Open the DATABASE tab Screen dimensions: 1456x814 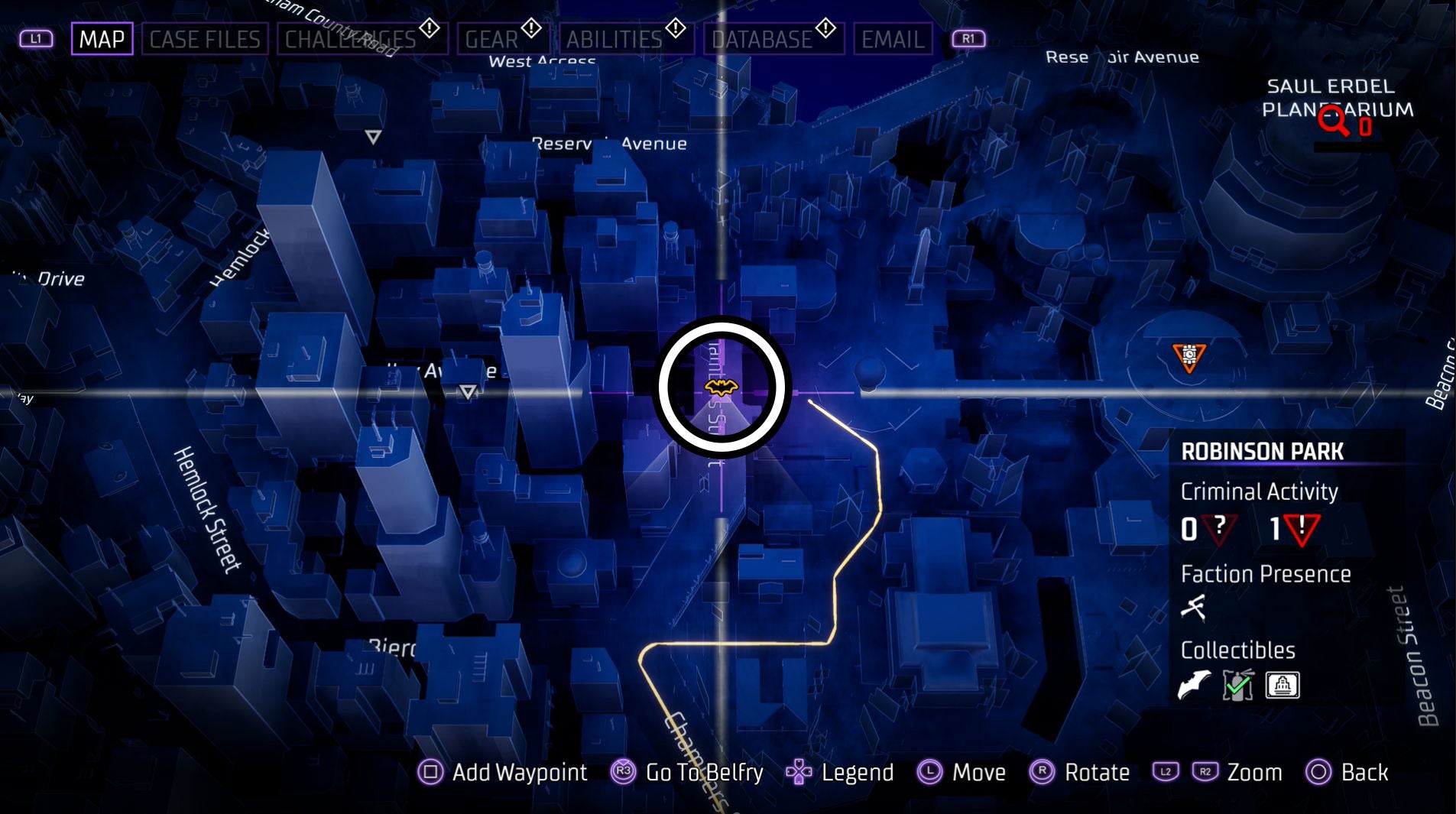[x=761, y=39]
